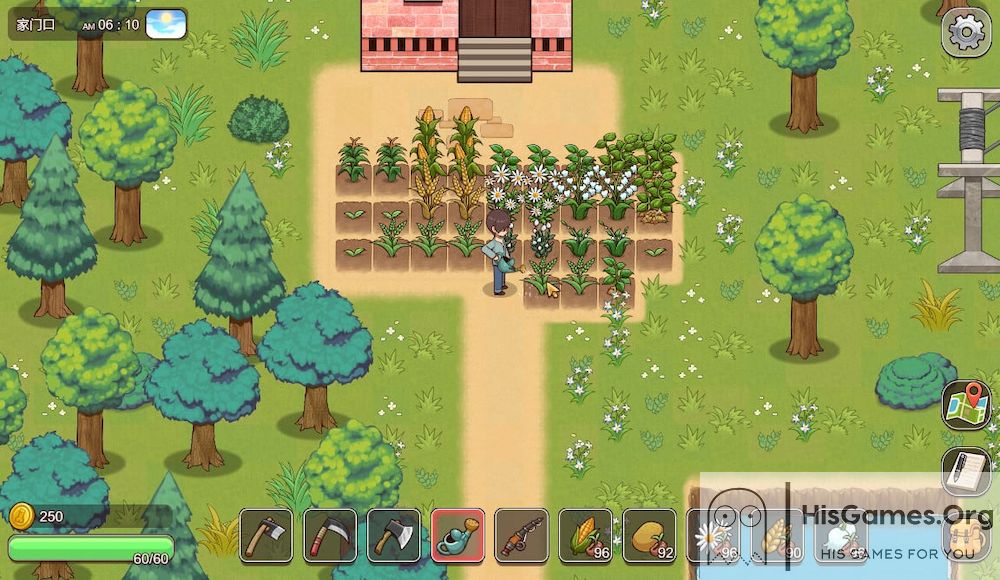Image resolution: width=1000 pixels, height=580 pixels.
Task: Select the white cotton item slot
Action: pyautogui.click(x=840, y=535)
